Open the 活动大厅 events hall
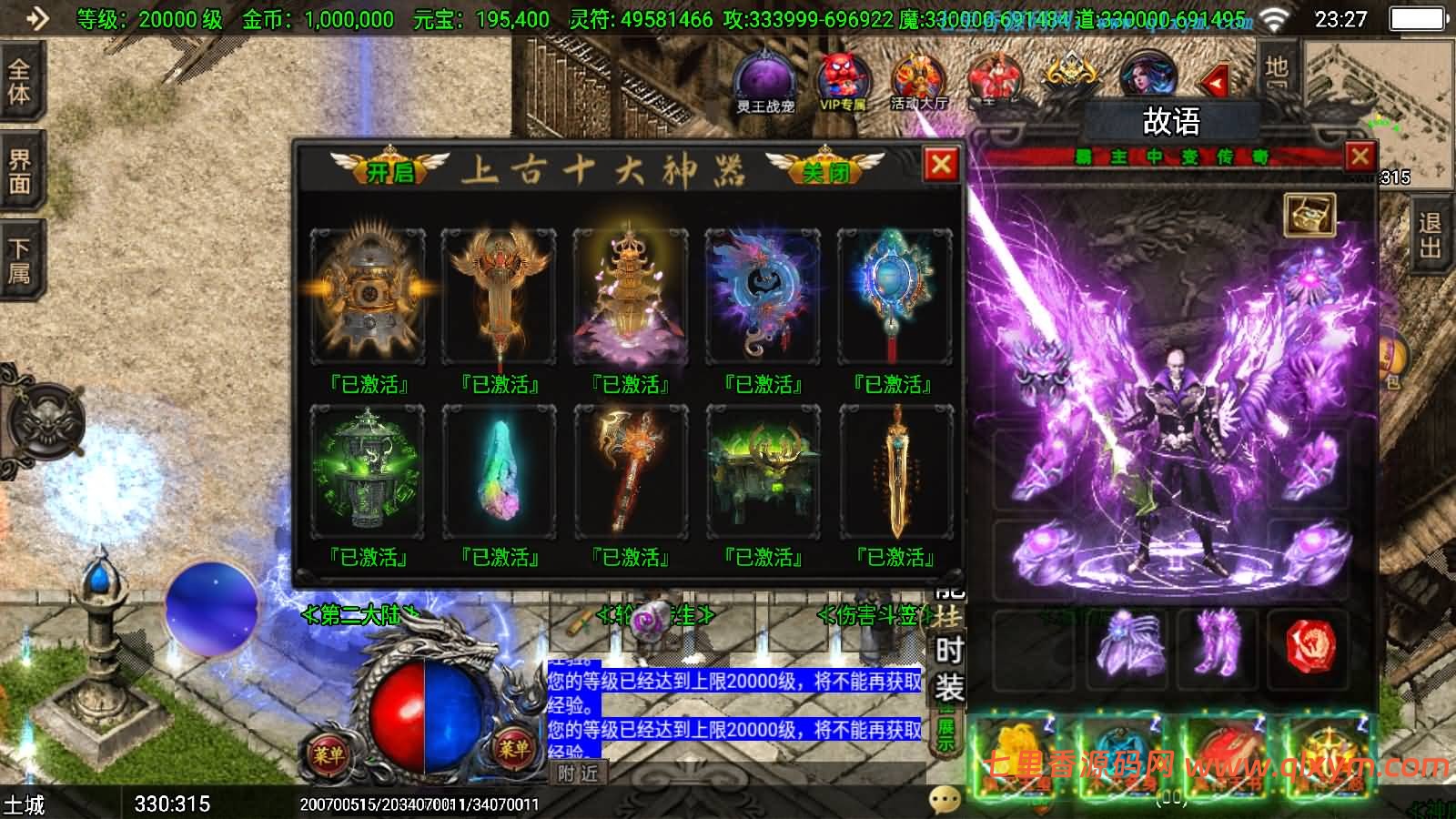 point(919,82)
